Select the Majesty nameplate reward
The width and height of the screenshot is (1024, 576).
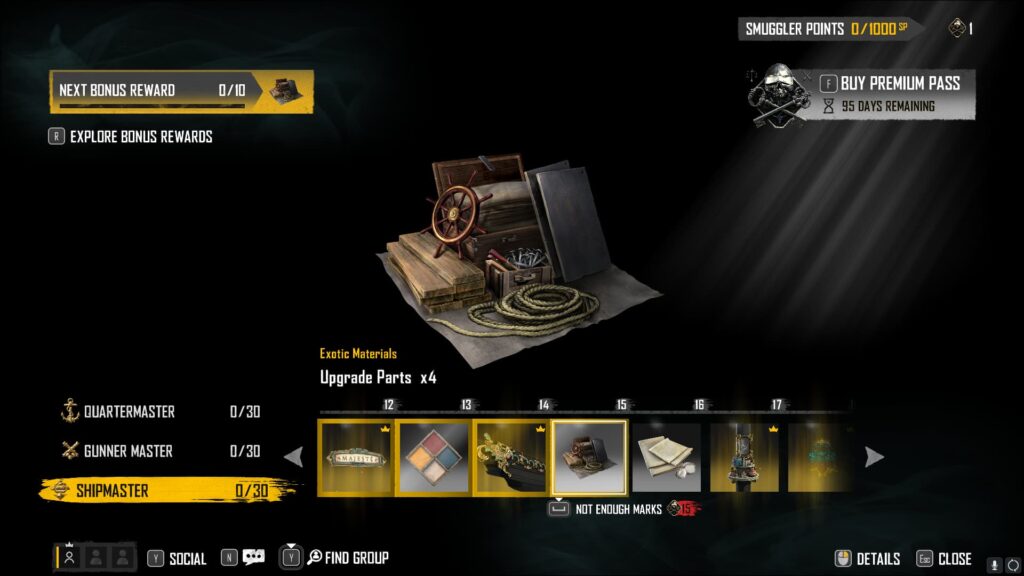(356, 457)
